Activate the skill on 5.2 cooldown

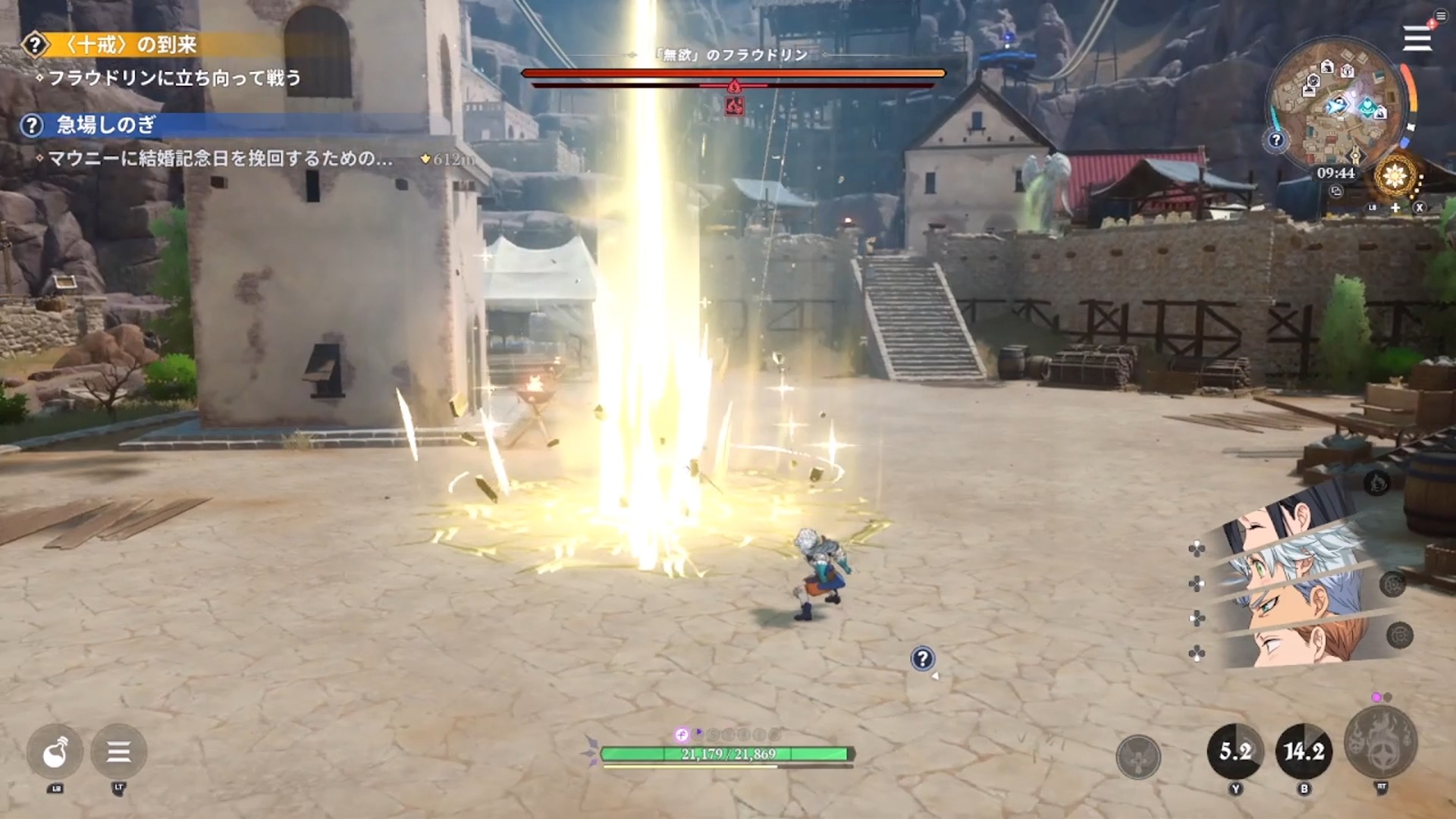pos(1235,752)
